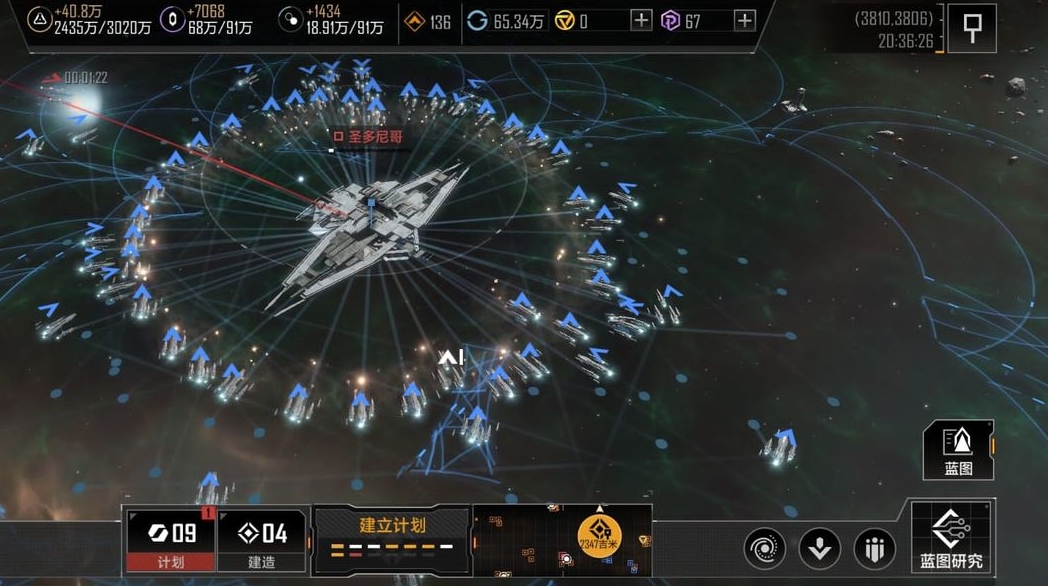This screenshot has width=1048, height=586.
Task: Click the deuterium resource icon showing 18.91万
Action: coord(291,20)
